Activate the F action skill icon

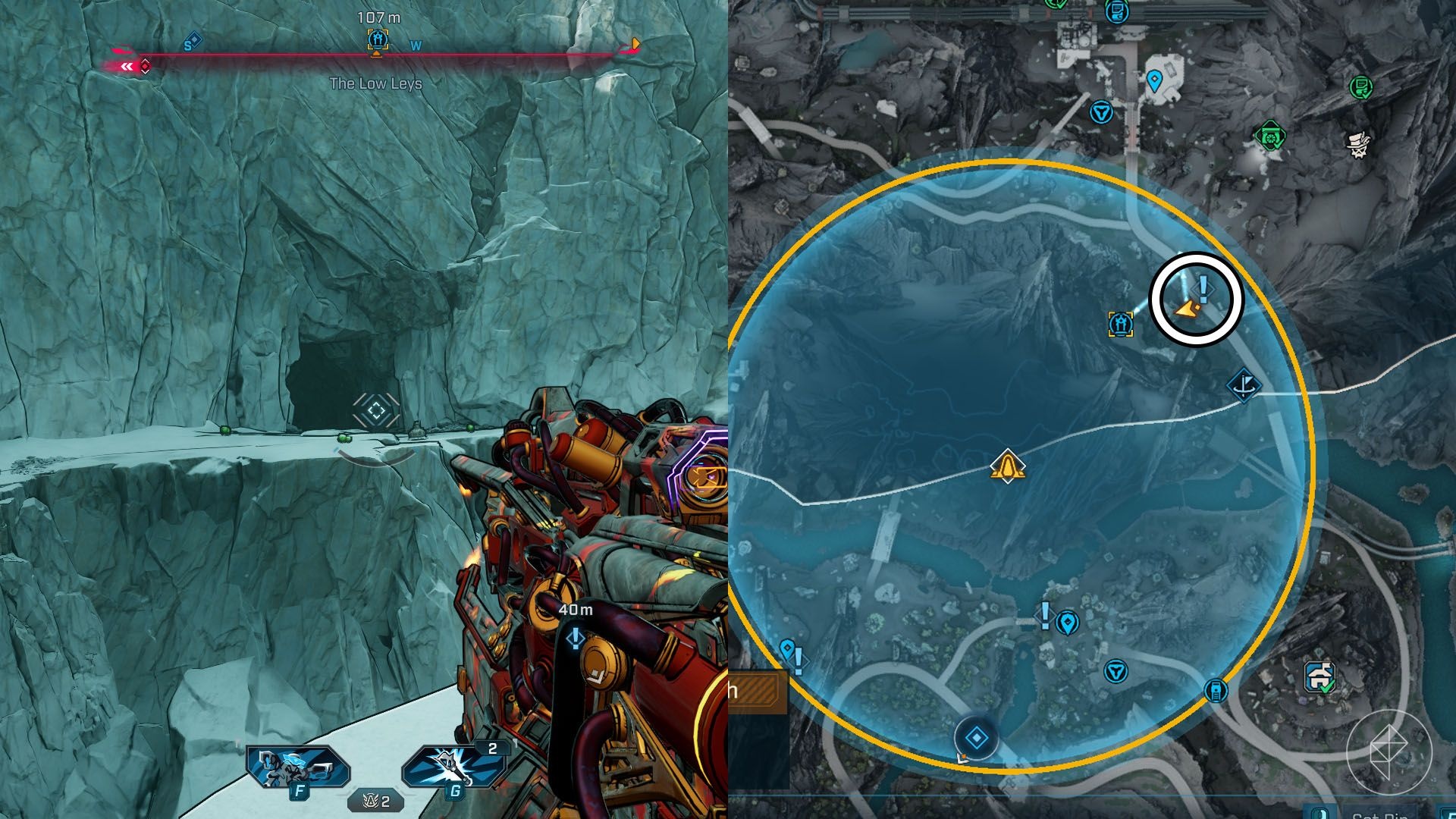point(297,770)
